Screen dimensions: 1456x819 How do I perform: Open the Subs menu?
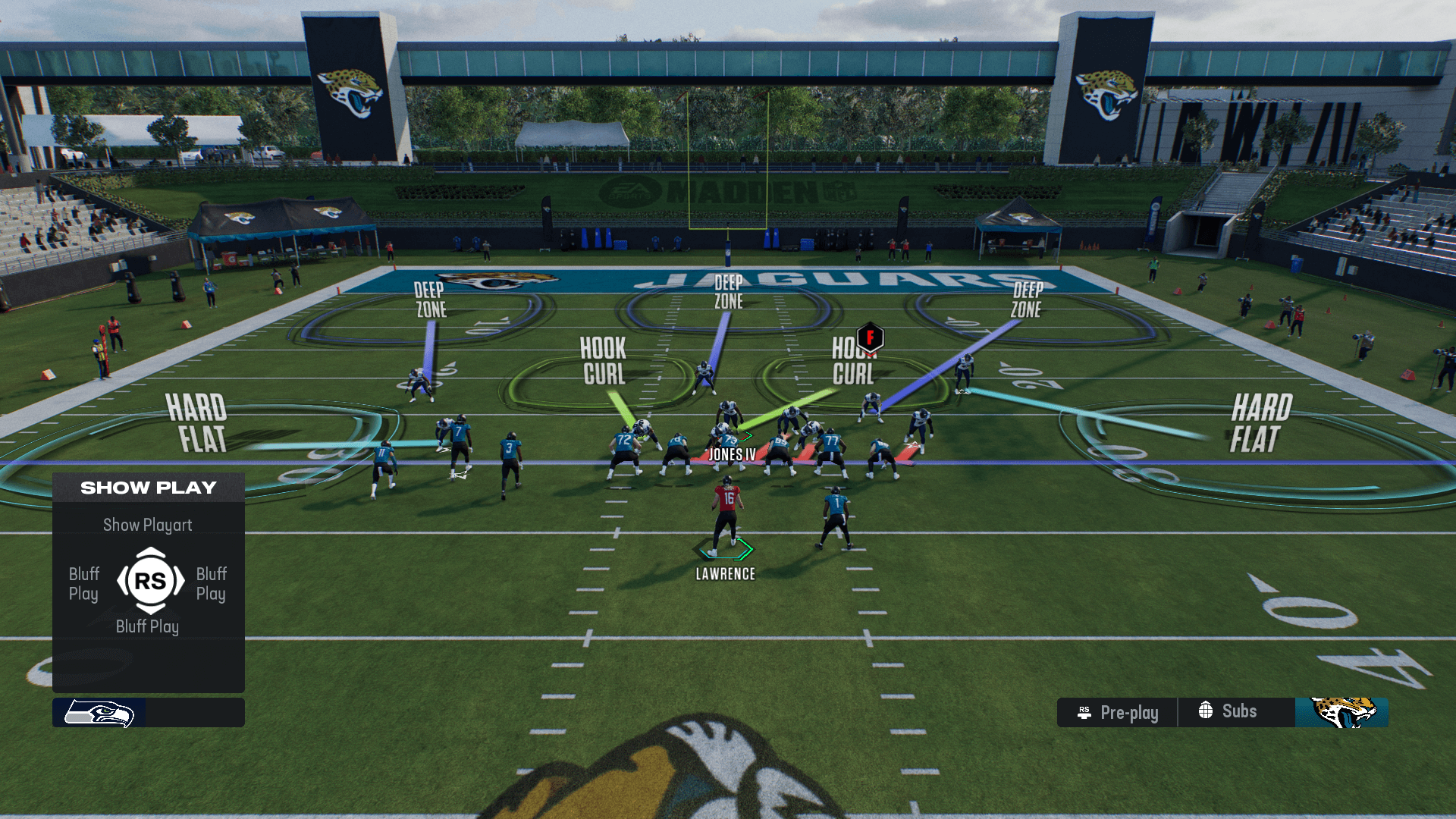tap(1228, 711)
